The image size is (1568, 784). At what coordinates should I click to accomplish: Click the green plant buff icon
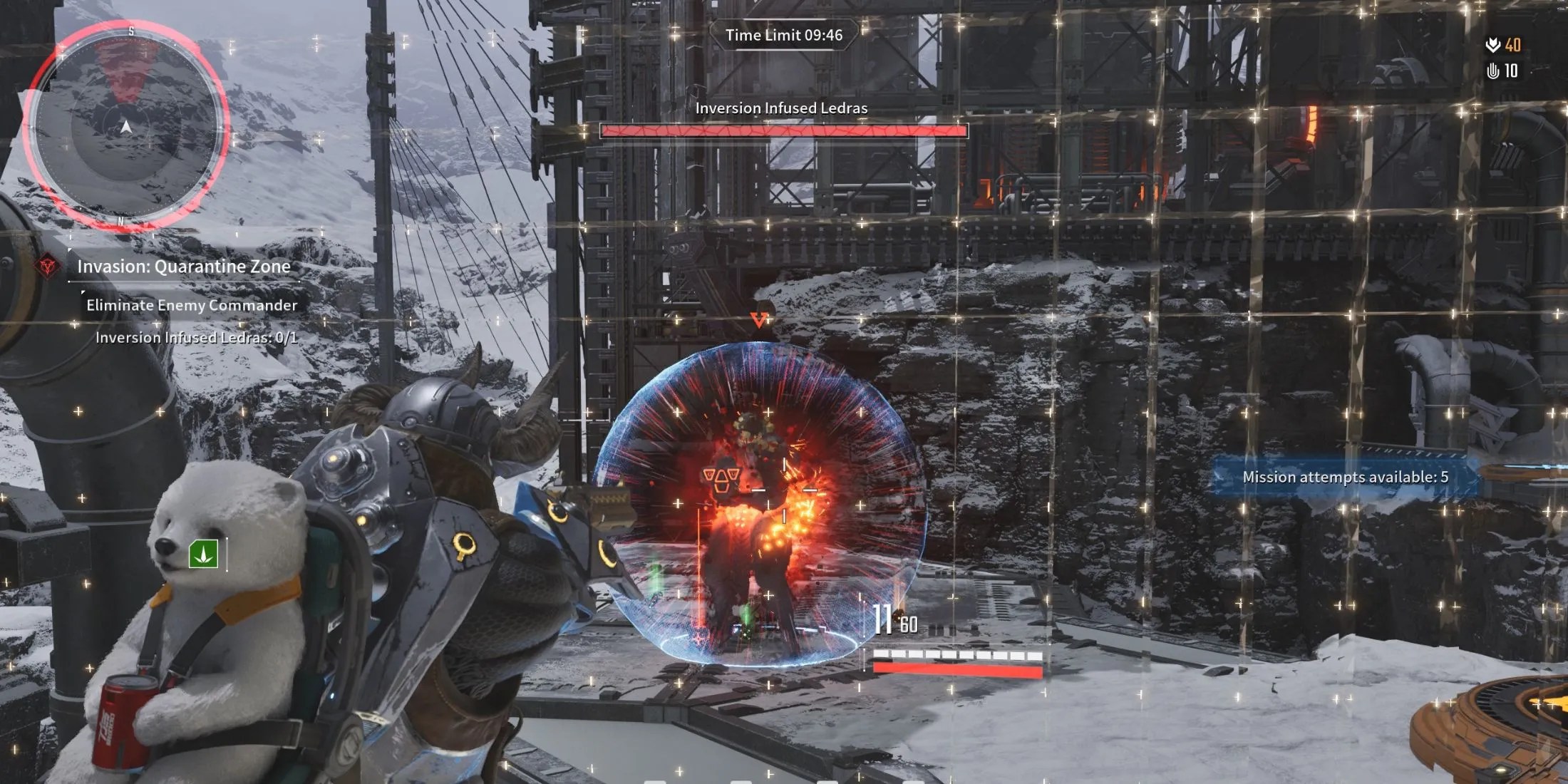click(203, 554)
